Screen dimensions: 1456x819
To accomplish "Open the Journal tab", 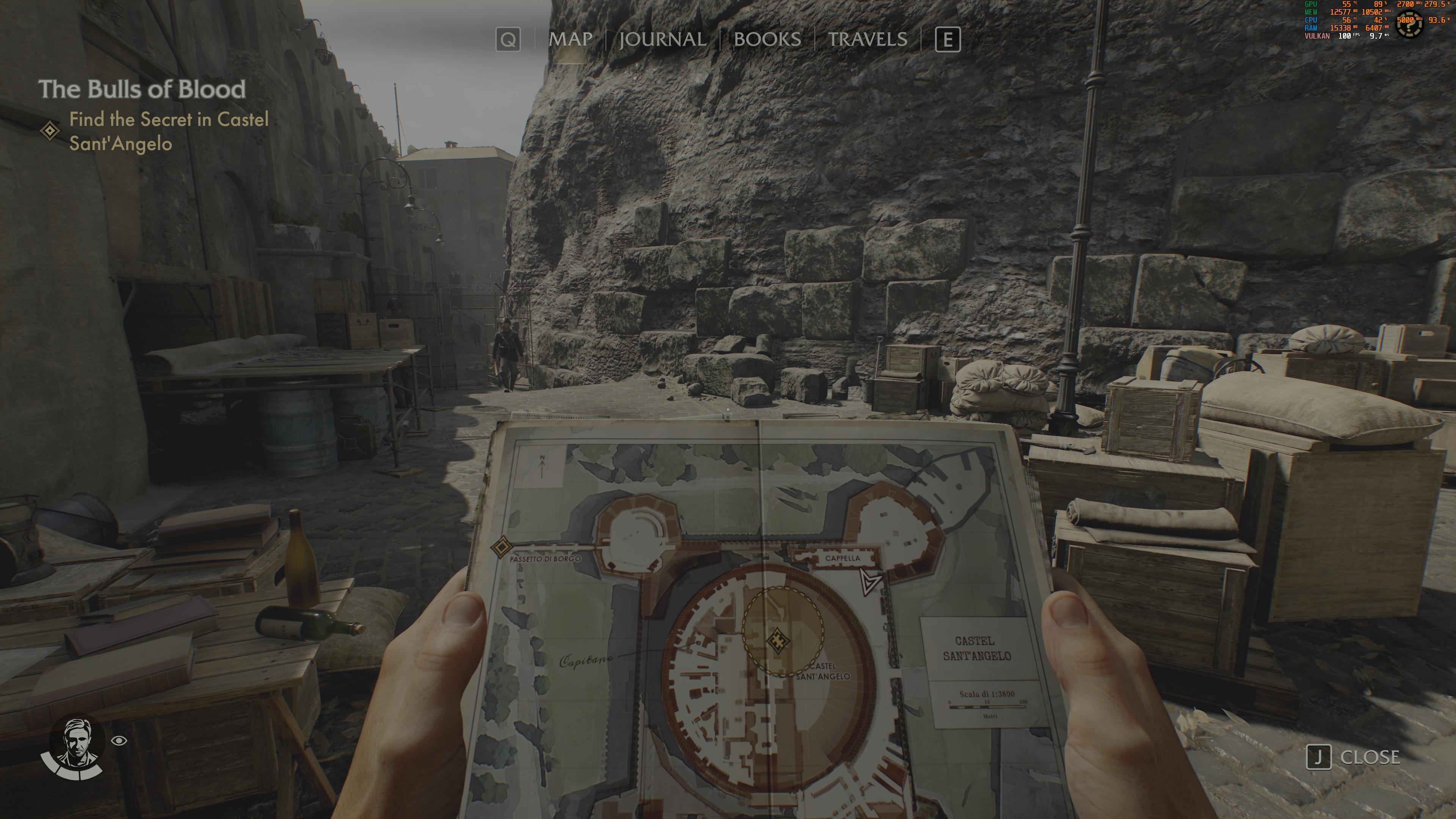I will pyautogui.click(x=662, y=39).
